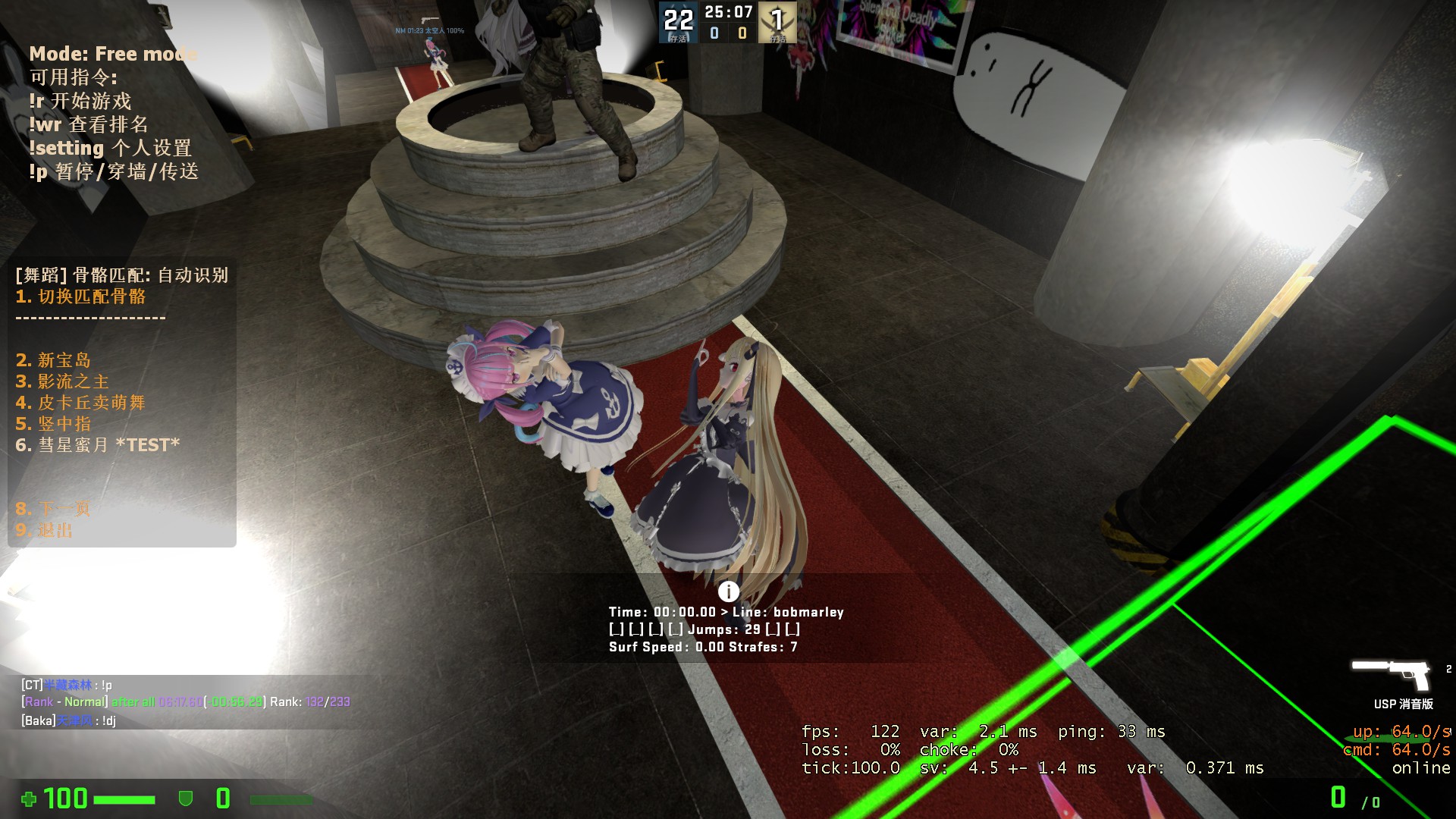1456x819 pixels.
Task: Select the USP 消音版 pistol icon
Action: [x=1392, y=673]
